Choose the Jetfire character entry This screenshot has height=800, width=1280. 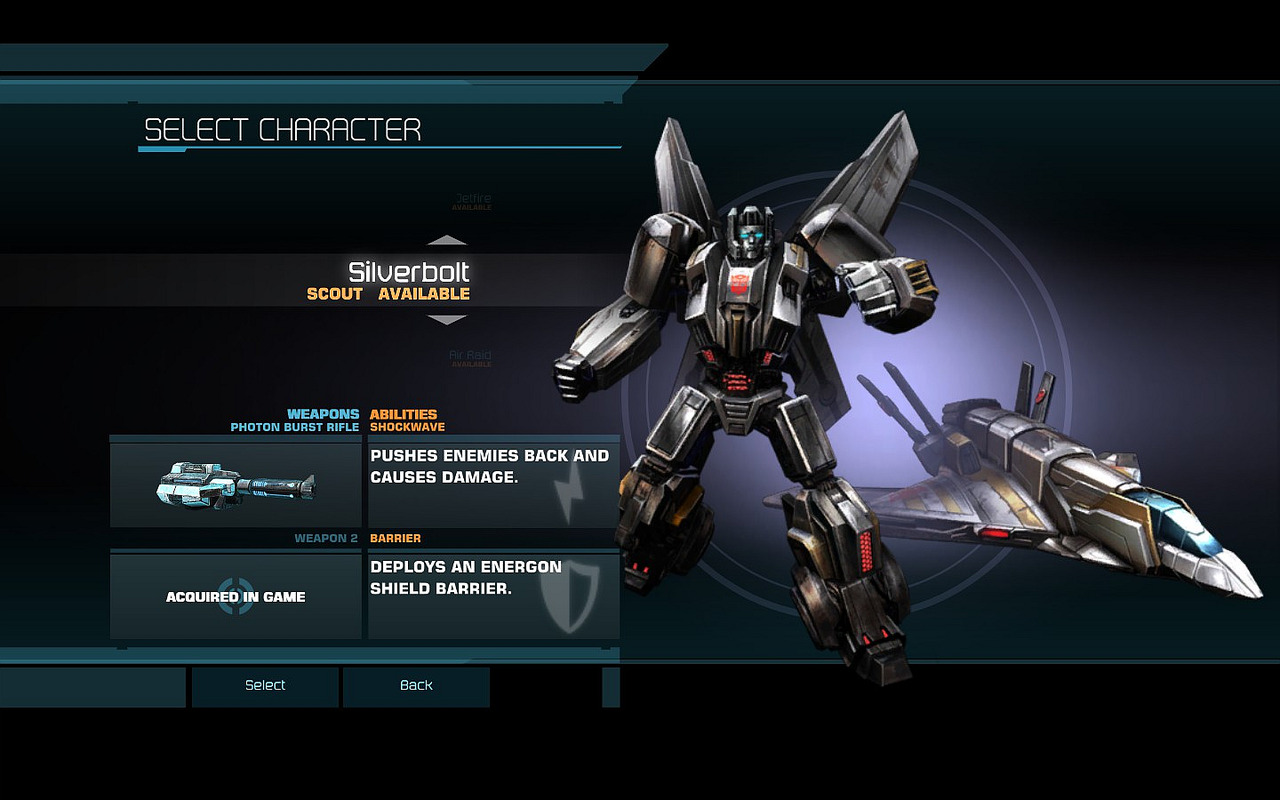(472, 201)
